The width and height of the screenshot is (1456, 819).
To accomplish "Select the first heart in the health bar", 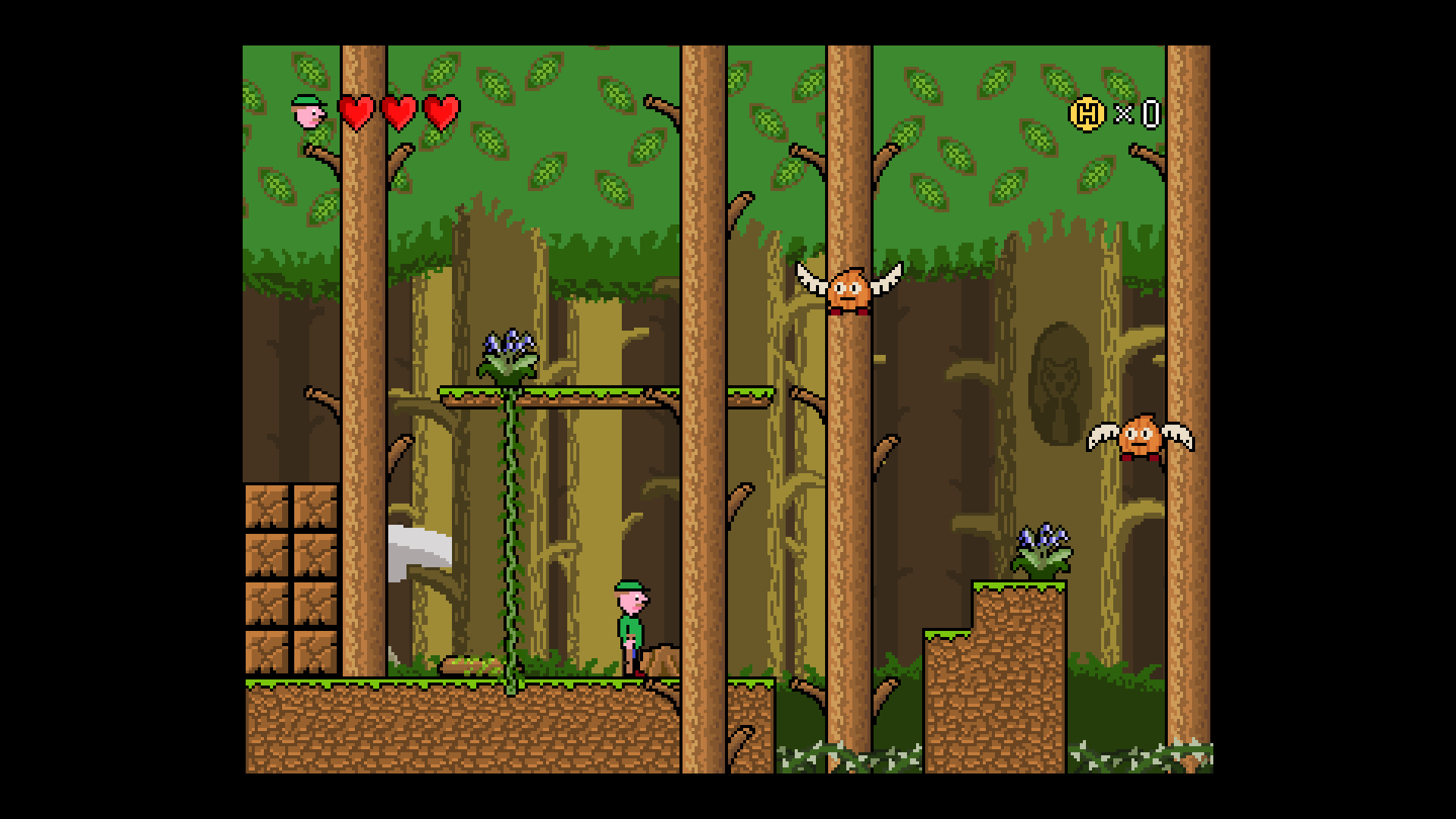I will tap(356, 112).
